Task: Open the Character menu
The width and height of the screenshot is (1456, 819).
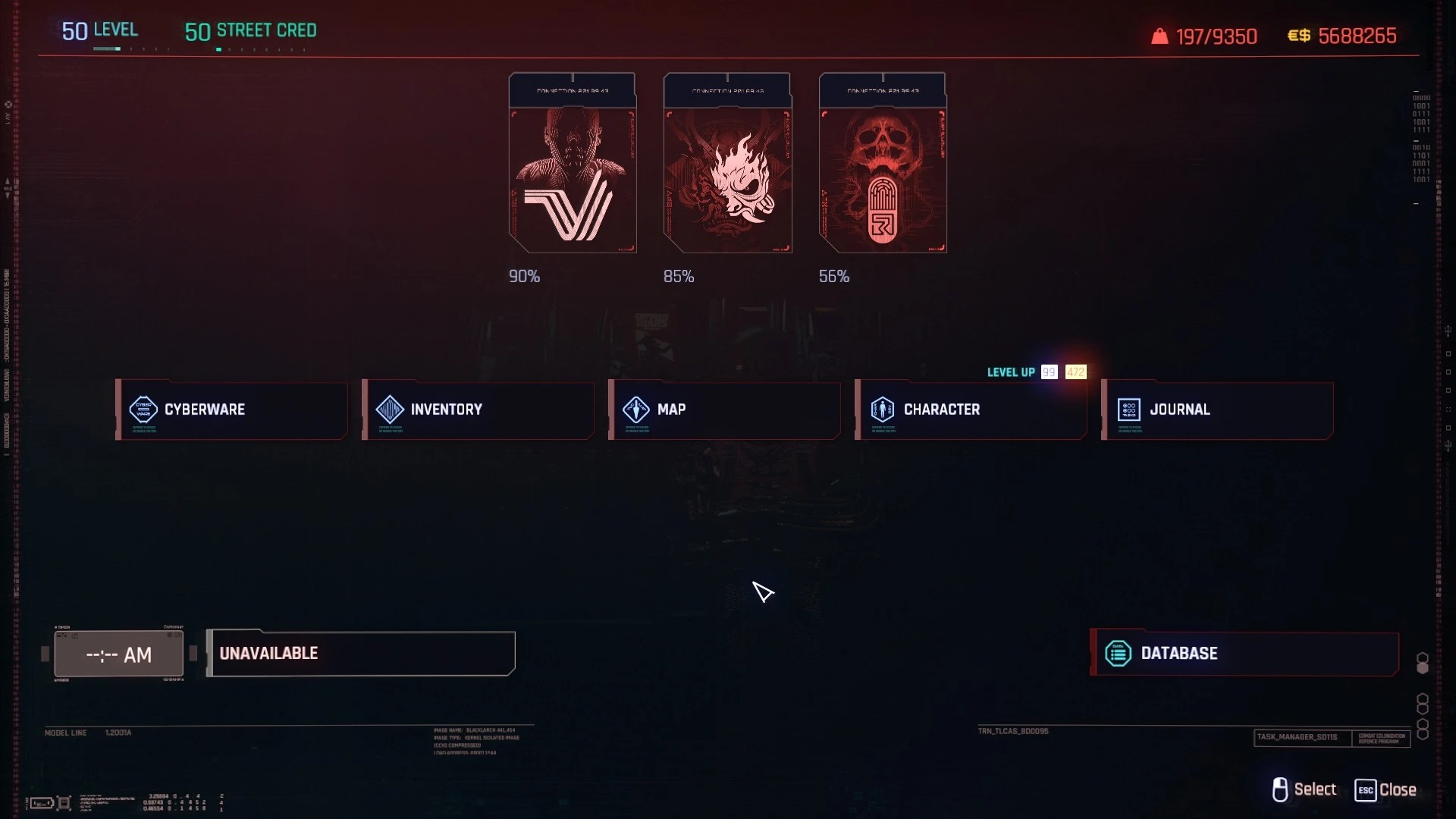Action: tap(971, 409)
